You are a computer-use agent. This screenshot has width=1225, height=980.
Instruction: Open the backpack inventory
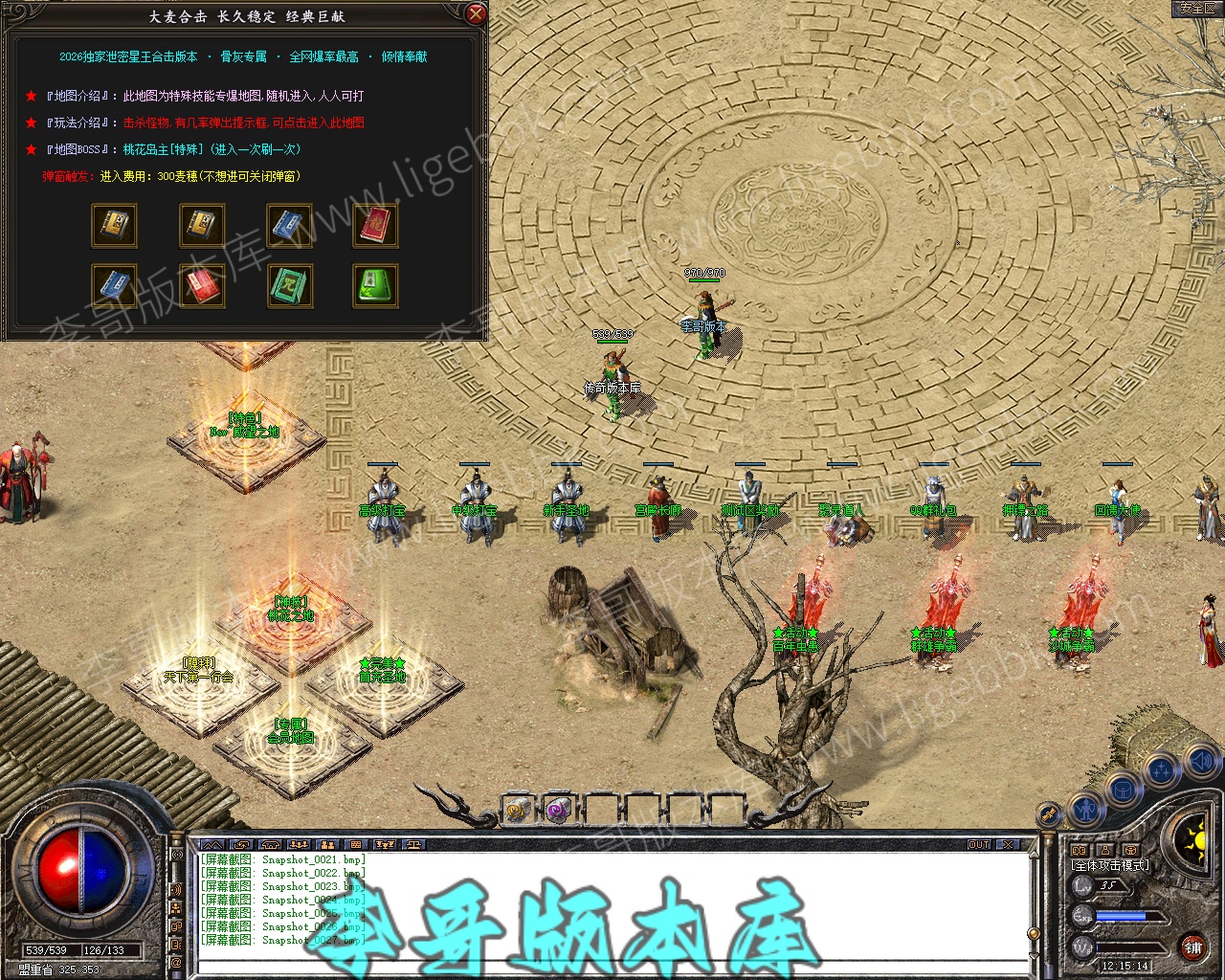1123,790
